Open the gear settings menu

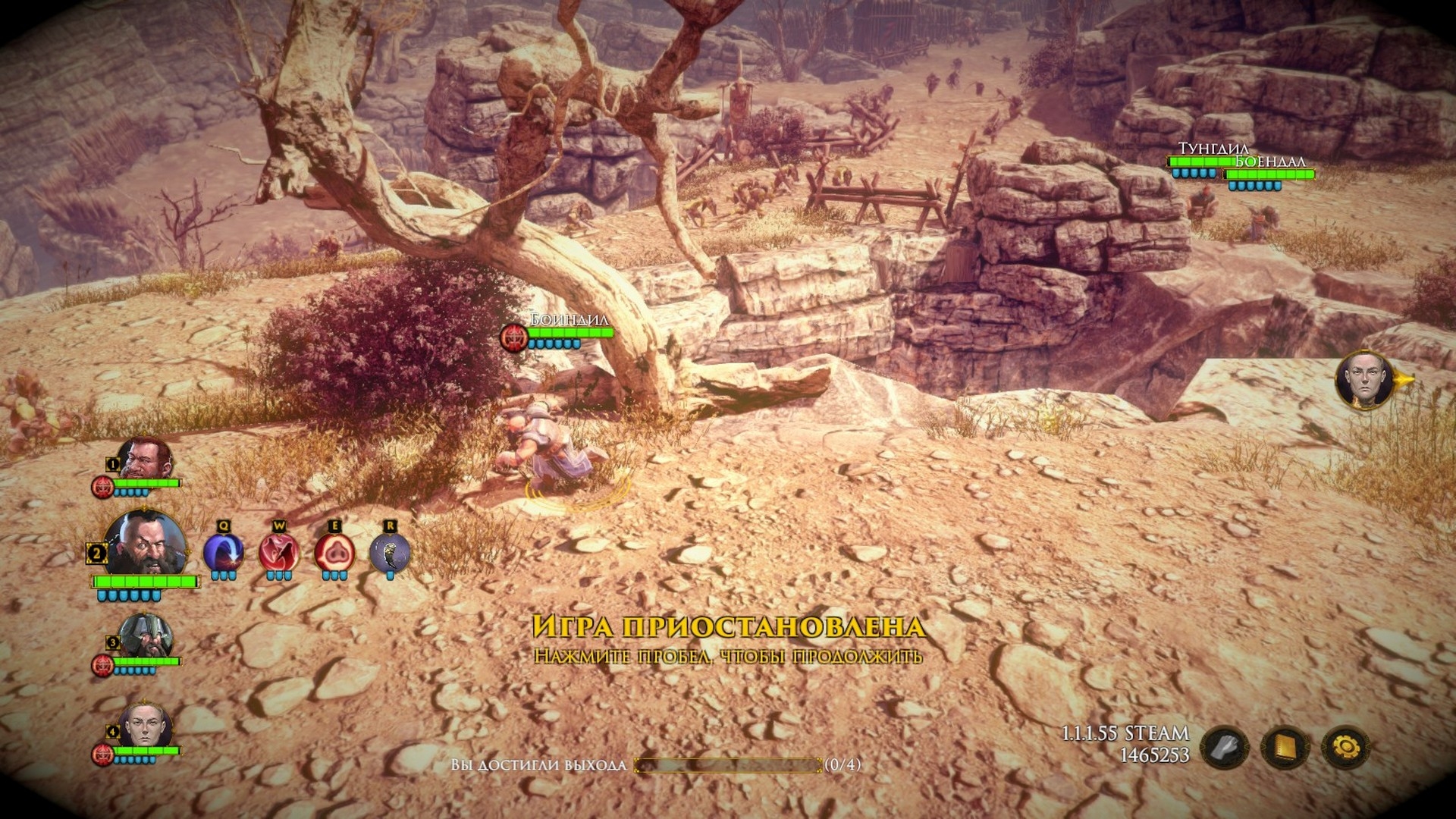click(x=1346, y=748)
